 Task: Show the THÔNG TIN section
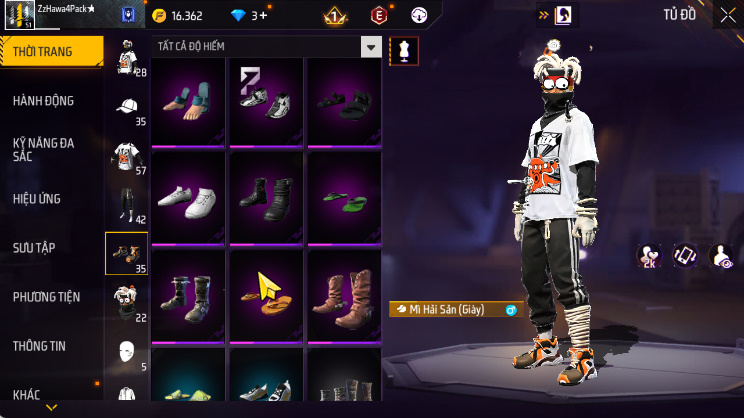tap(39, 345)
